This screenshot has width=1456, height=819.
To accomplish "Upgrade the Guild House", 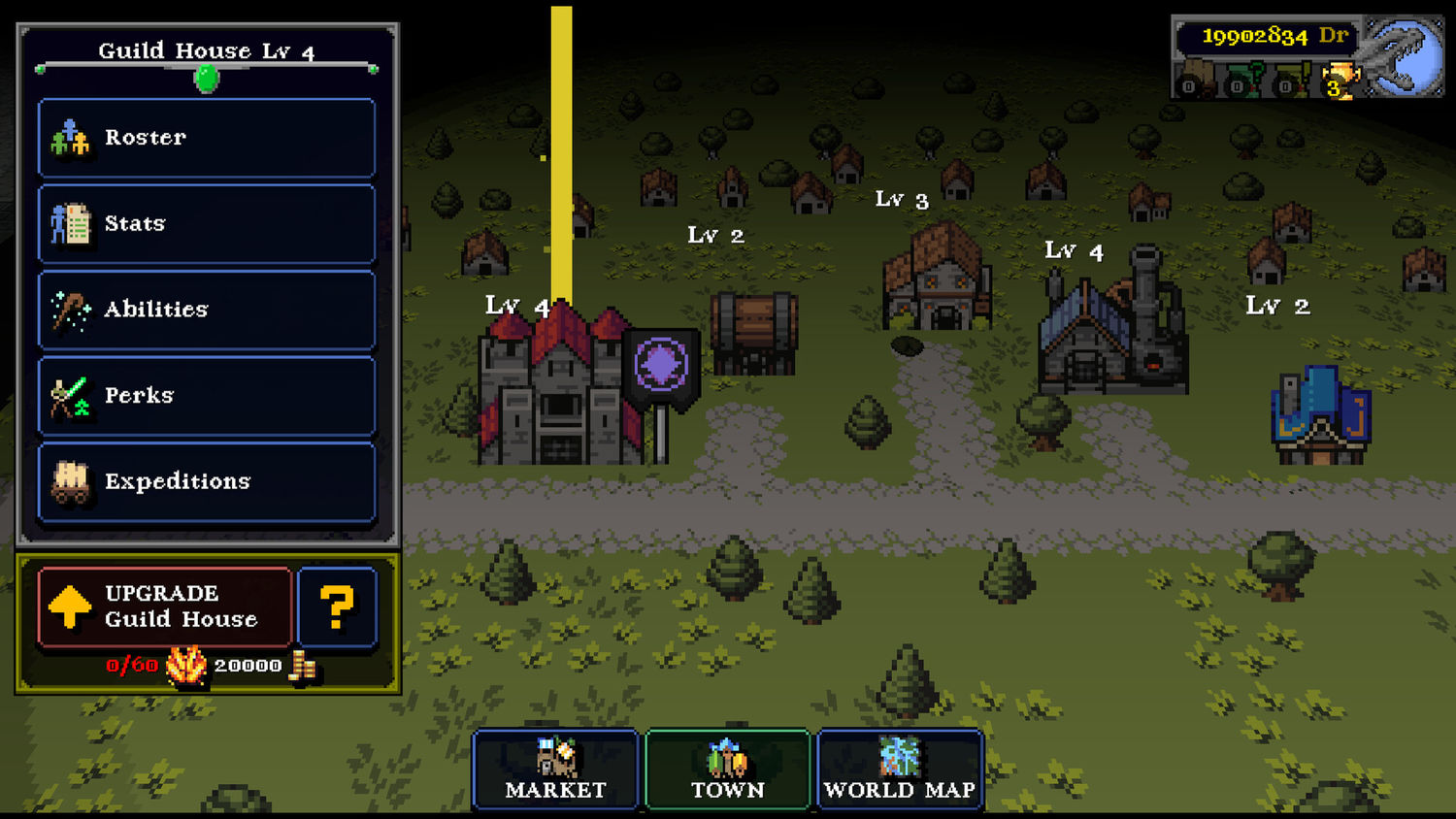I will click(165, 607).
